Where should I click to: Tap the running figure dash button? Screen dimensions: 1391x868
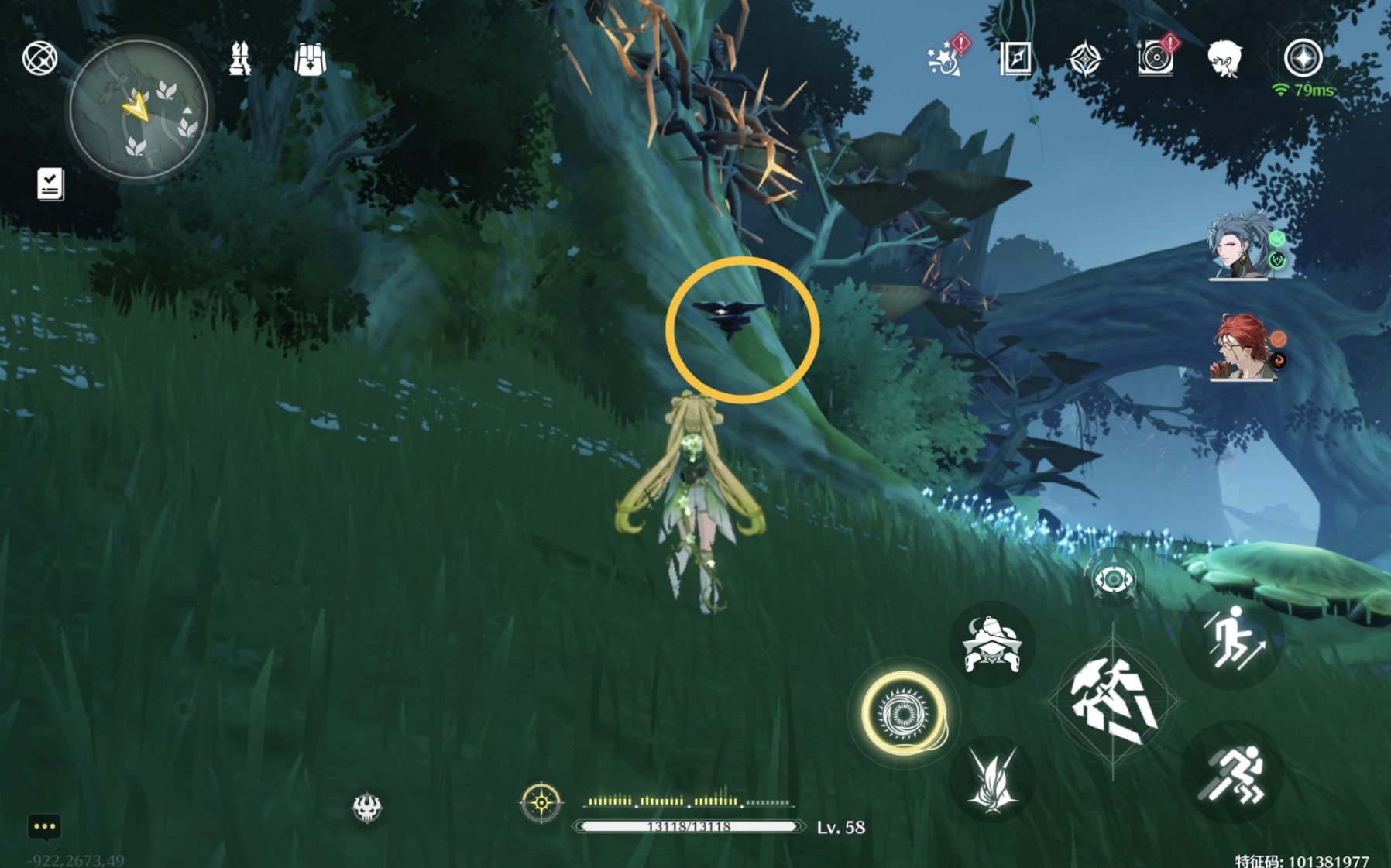(x=1232, y=773)
